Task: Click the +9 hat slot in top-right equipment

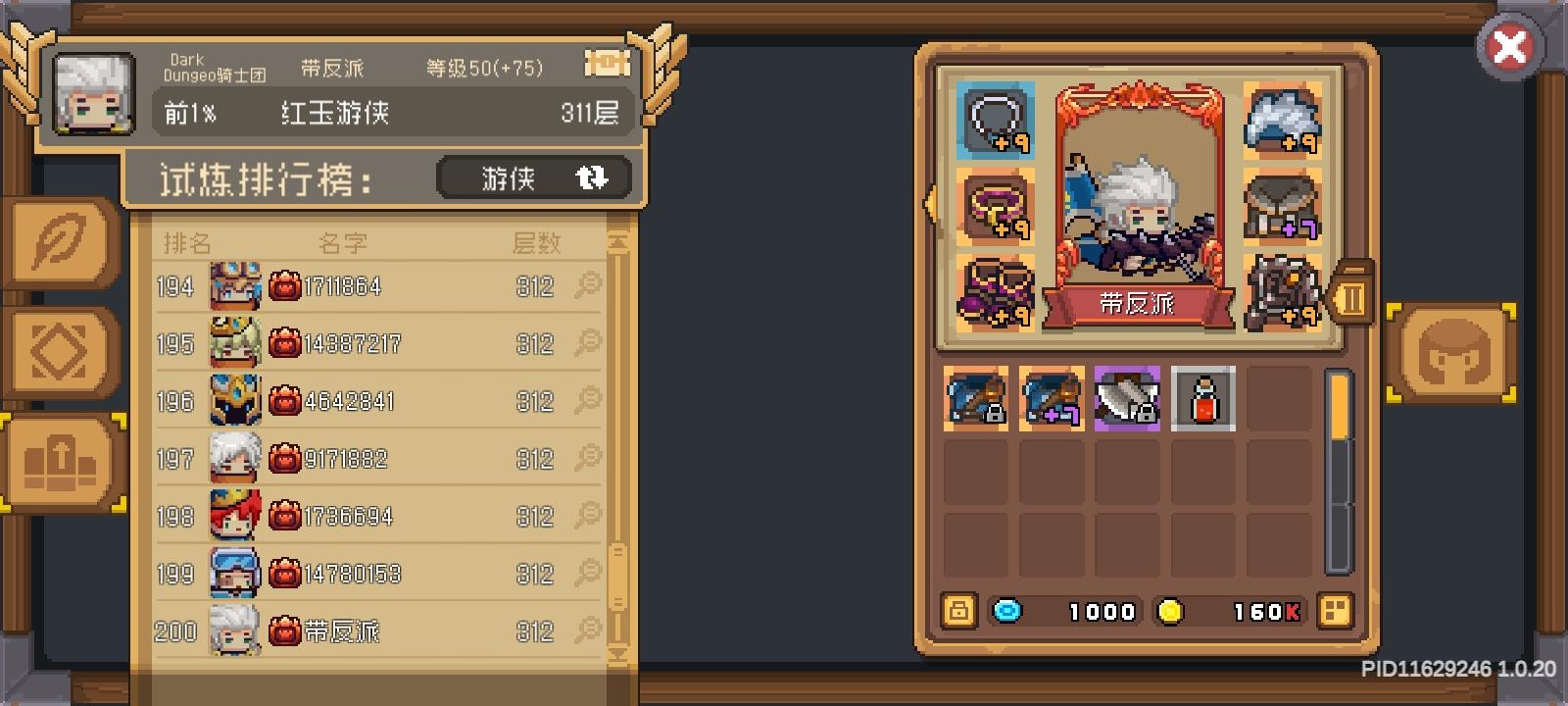Action: click(x=1284, y=120)
